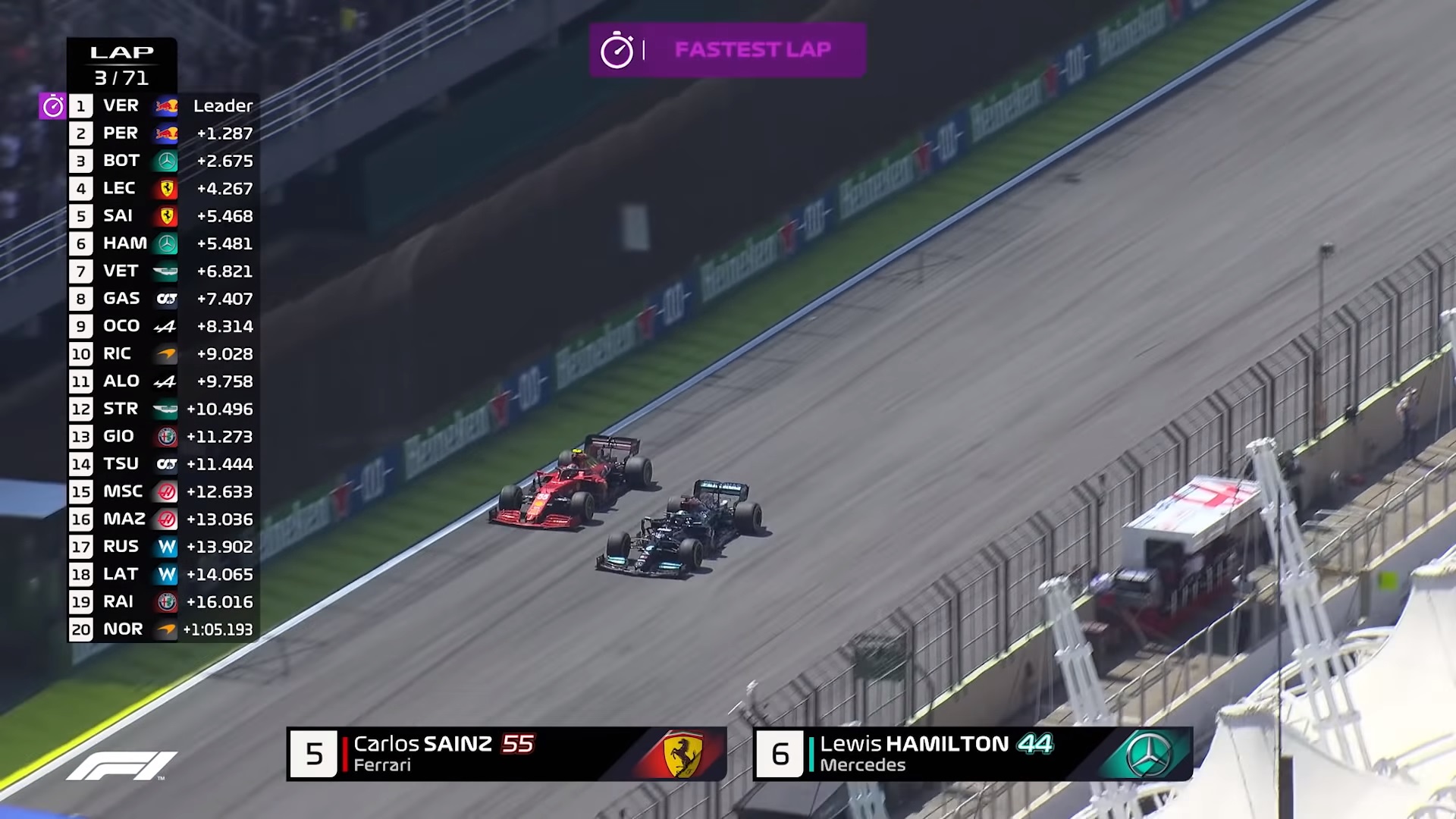Select the SAI row in fifth place
The image size is (1456, 819).
coord(163,216)
